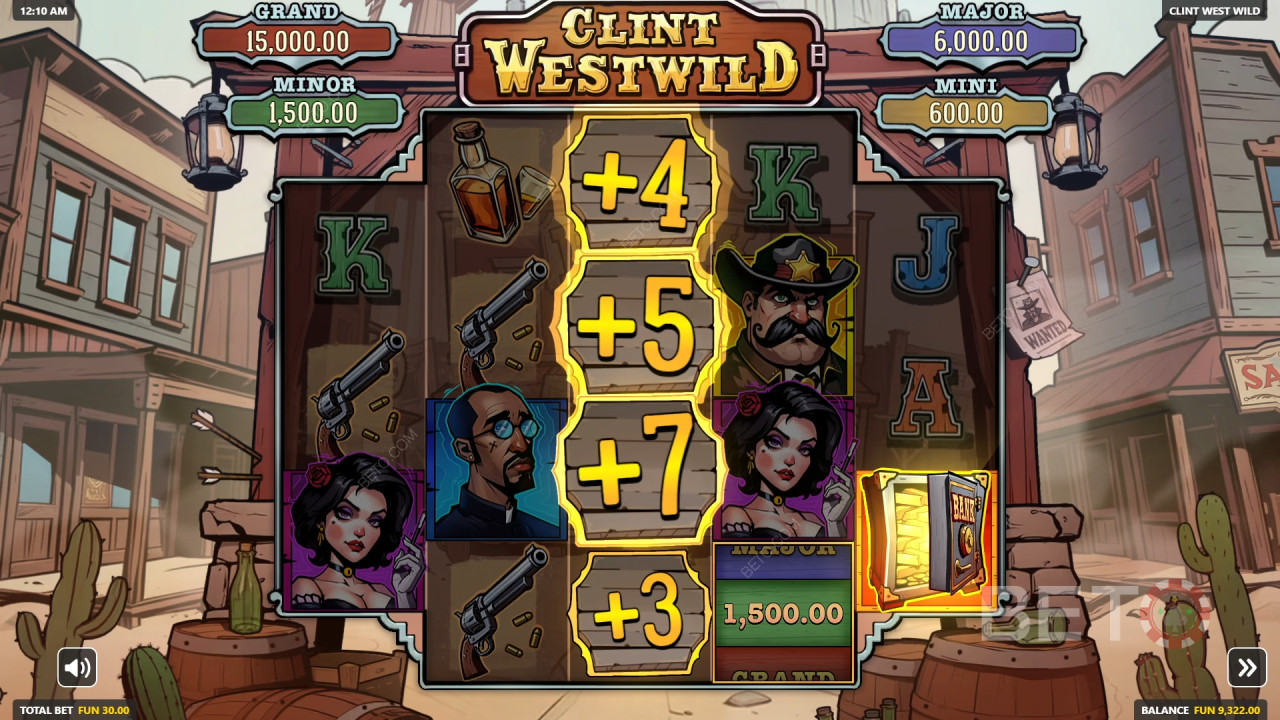Select the +7 multiplier tile
Screen dimensions: 1280x720
click(637, 465)
